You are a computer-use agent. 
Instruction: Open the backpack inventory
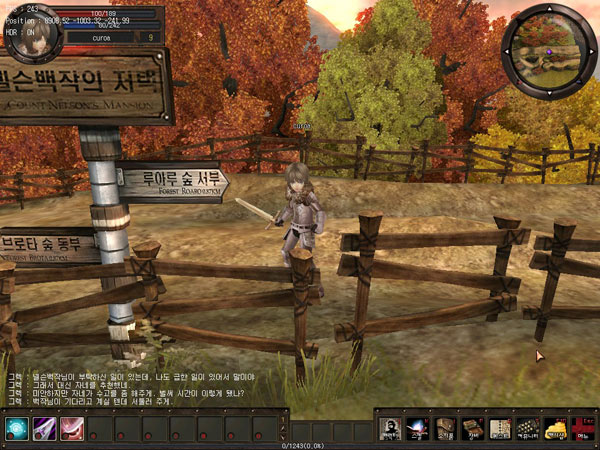point(445,429)
